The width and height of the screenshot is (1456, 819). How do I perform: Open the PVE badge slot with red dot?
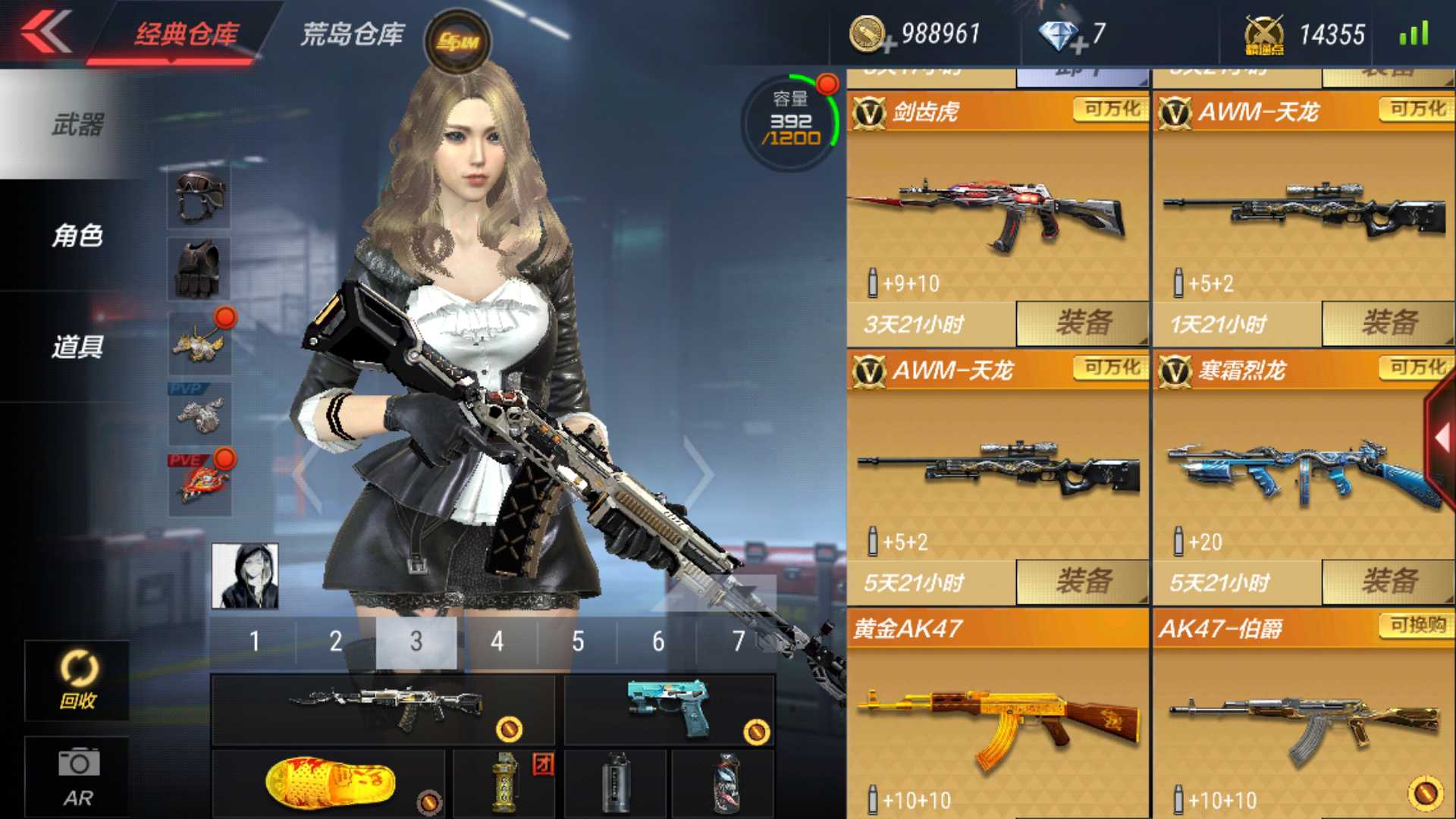click(x=199, y=478)
